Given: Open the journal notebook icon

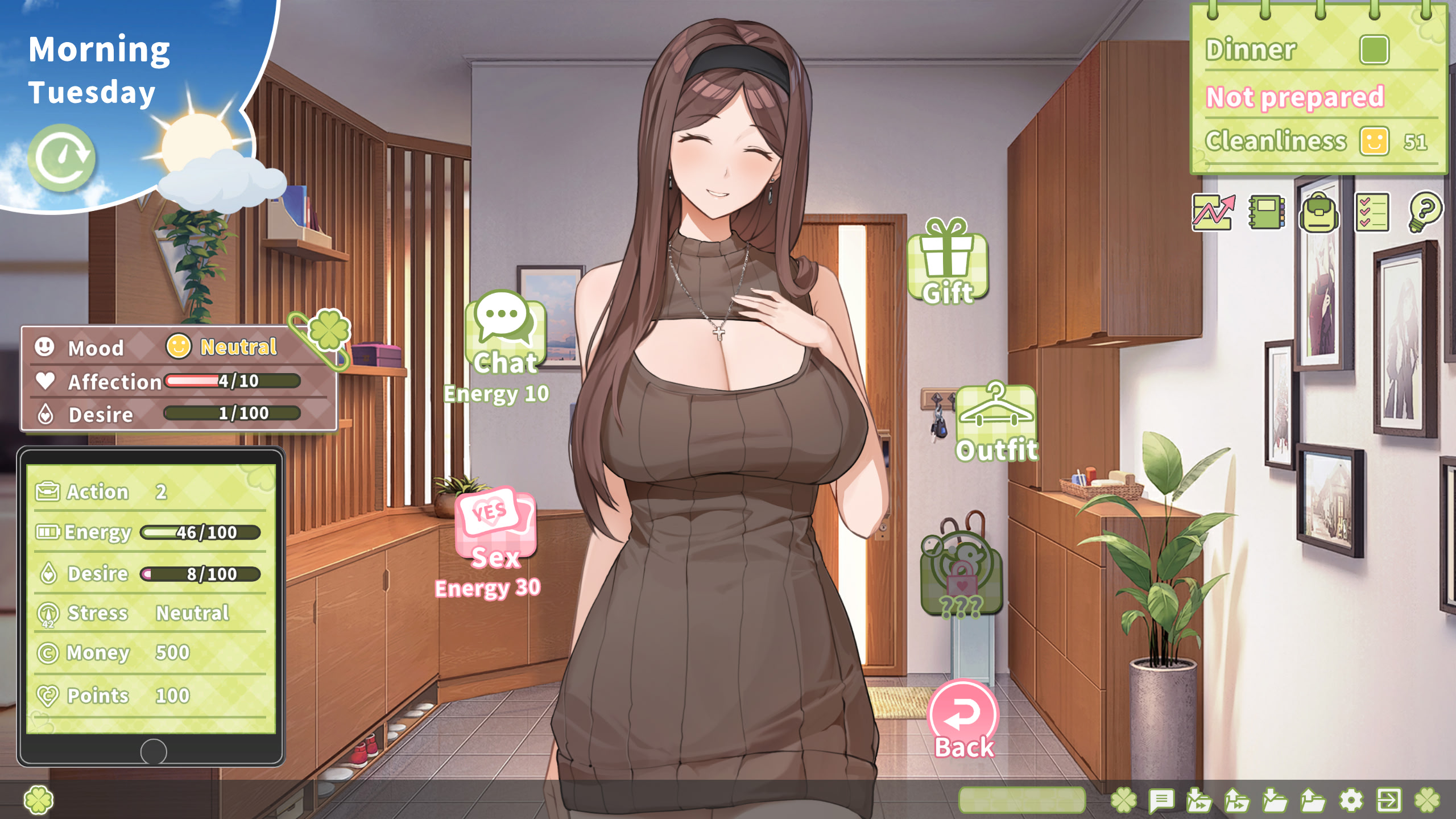Looking at the screenshot, I should tap(1266, 215).
